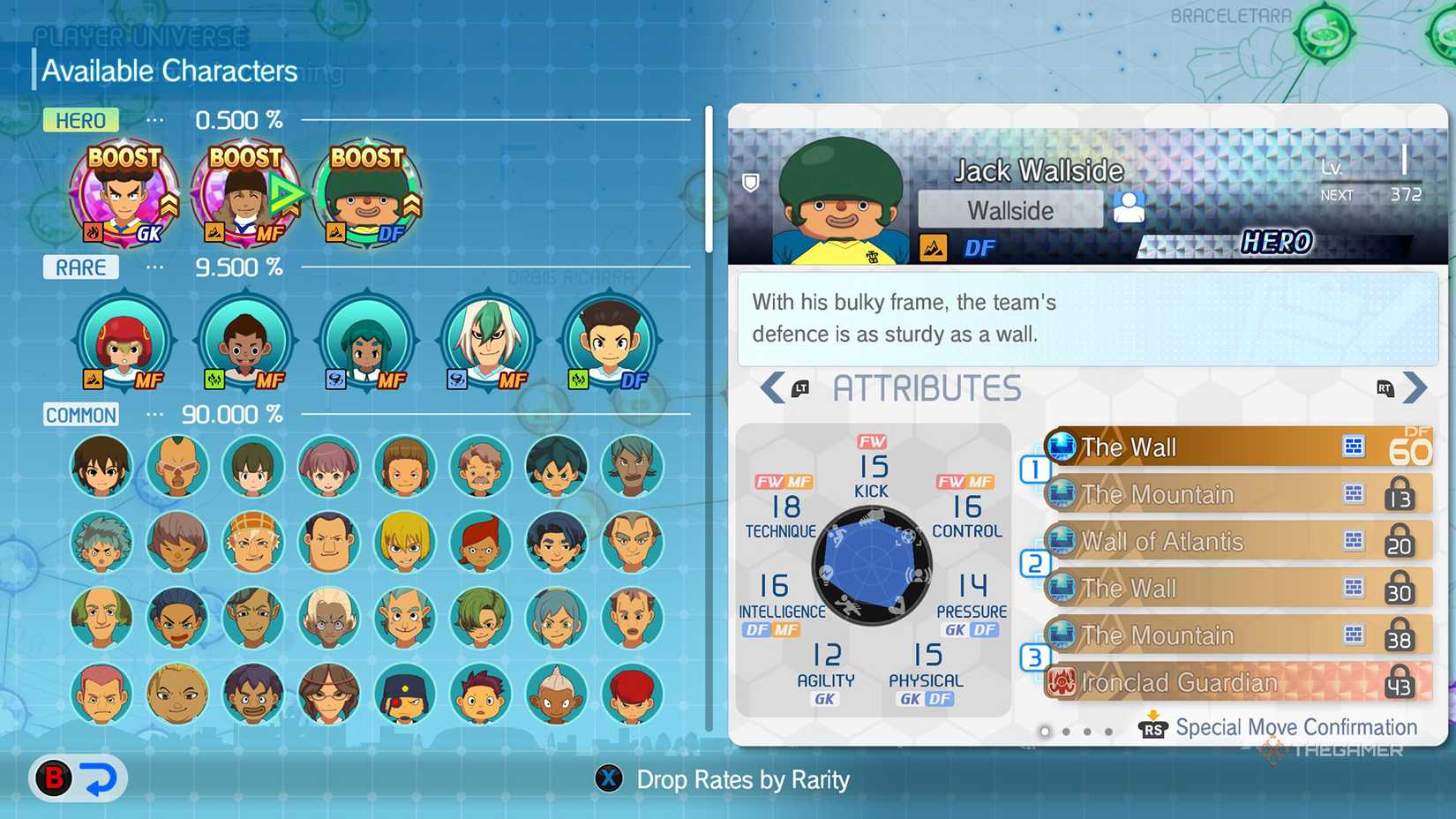
Task: Open Drop Rates by Rarity
Action: (x=608, y=779)
